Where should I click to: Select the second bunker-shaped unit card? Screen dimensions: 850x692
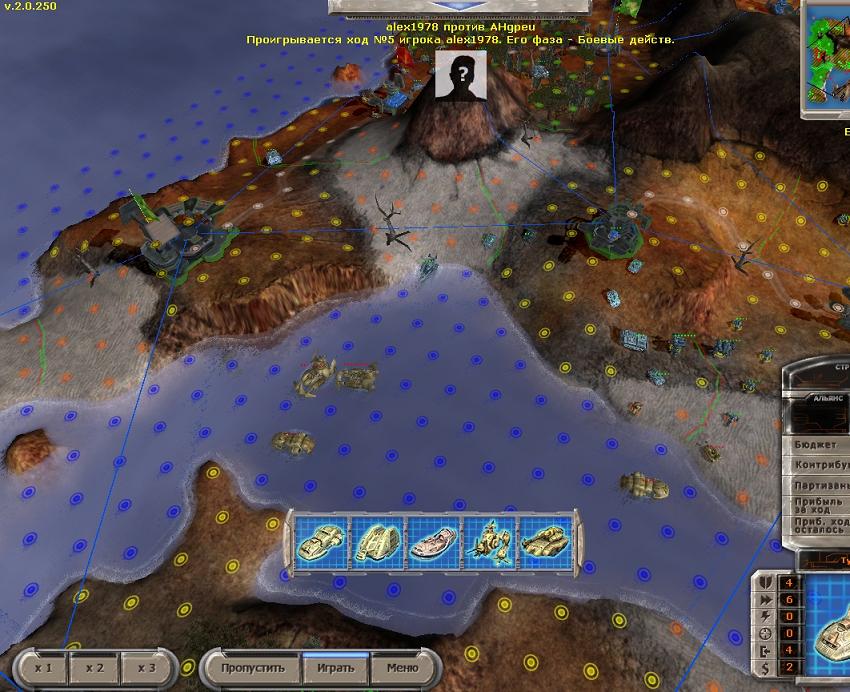click(x=376, y=542)
